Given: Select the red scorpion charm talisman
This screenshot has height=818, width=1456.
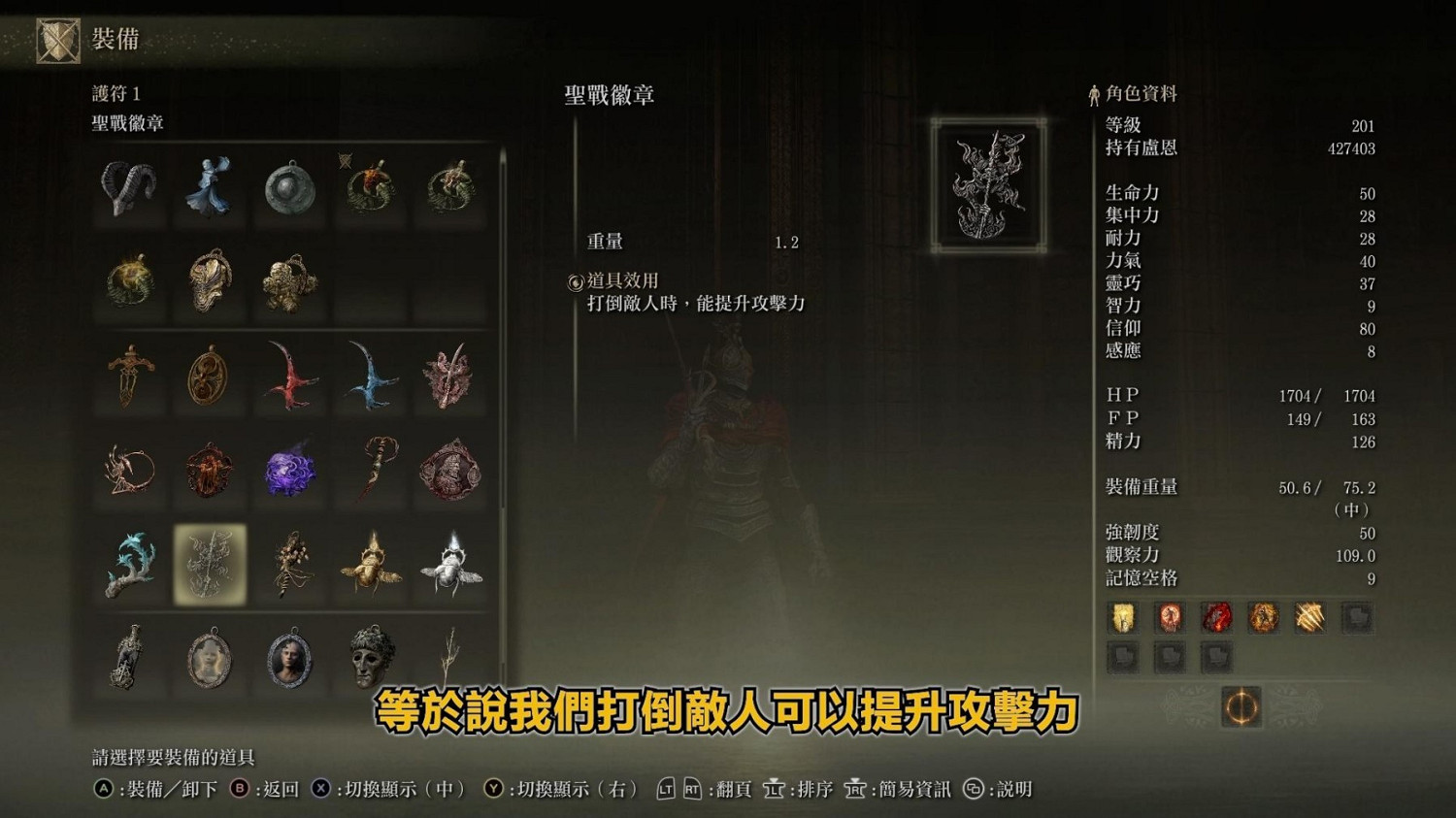Looking at the screenshot, I should 289,379.
